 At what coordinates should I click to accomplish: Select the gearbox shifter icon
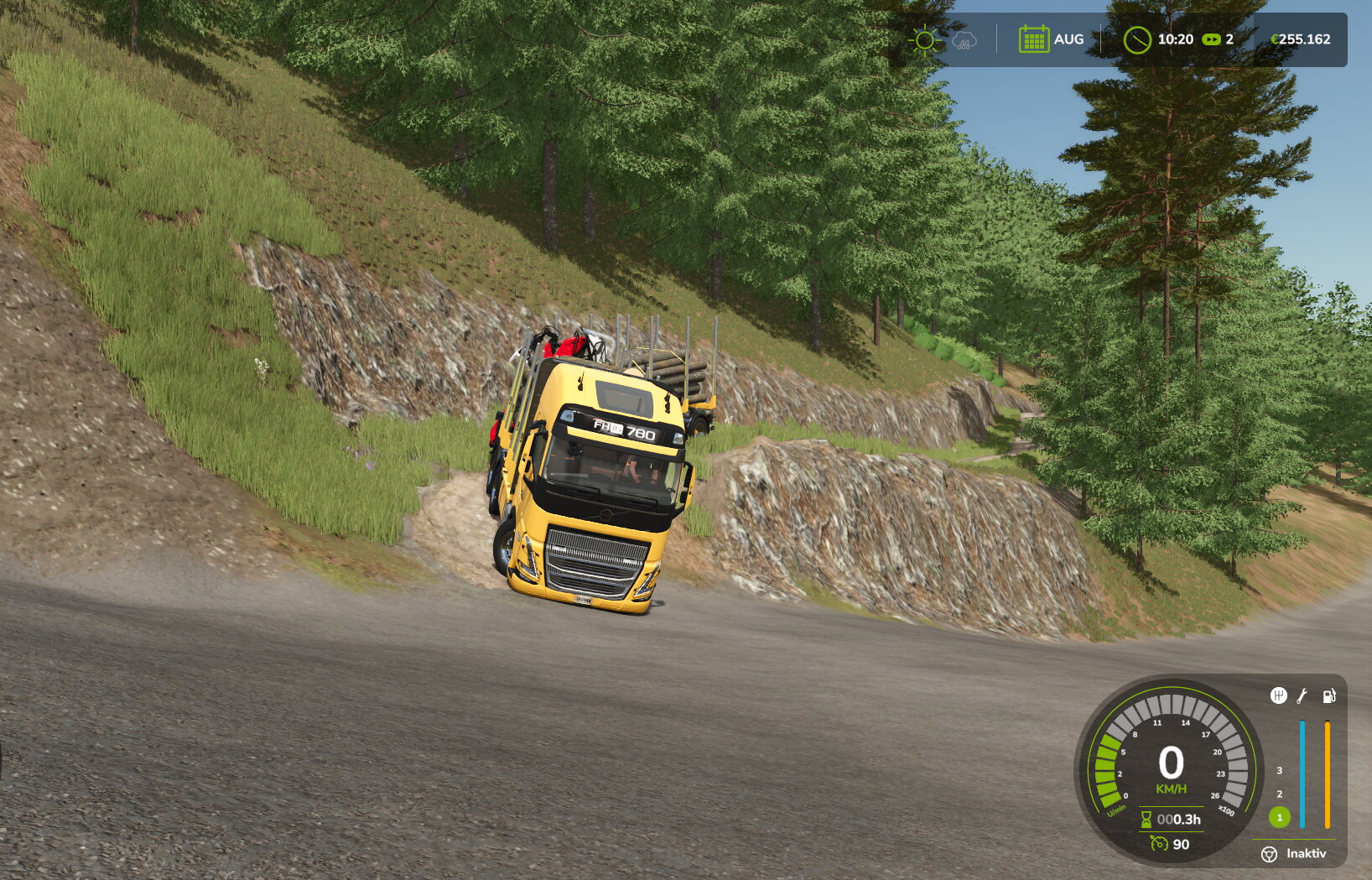[x=1278, y=695]
